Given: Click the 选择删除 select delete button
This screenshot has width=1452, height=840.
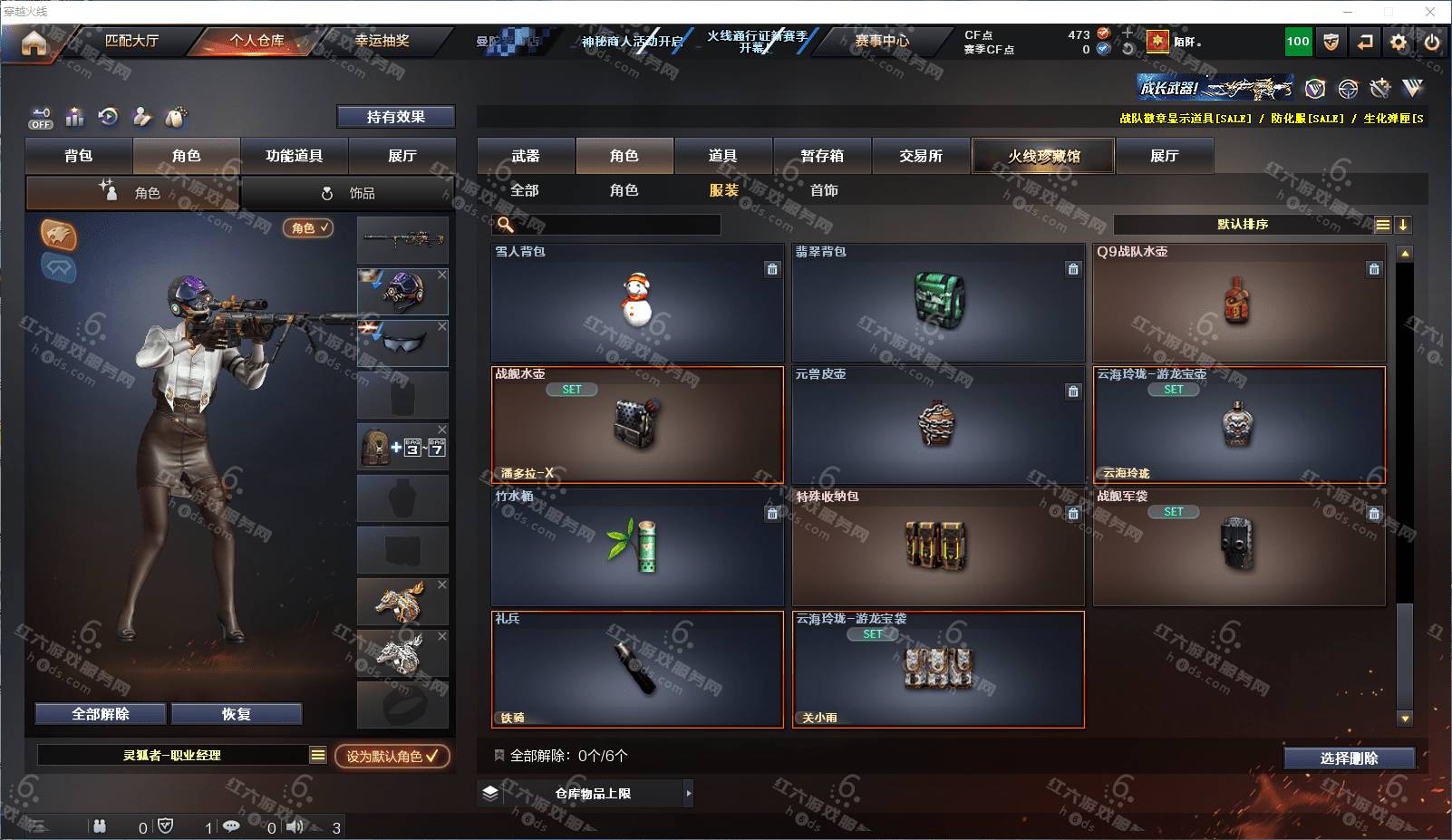Looking at the screenshot, I should pyautogui.click(x=1349, y=758).
